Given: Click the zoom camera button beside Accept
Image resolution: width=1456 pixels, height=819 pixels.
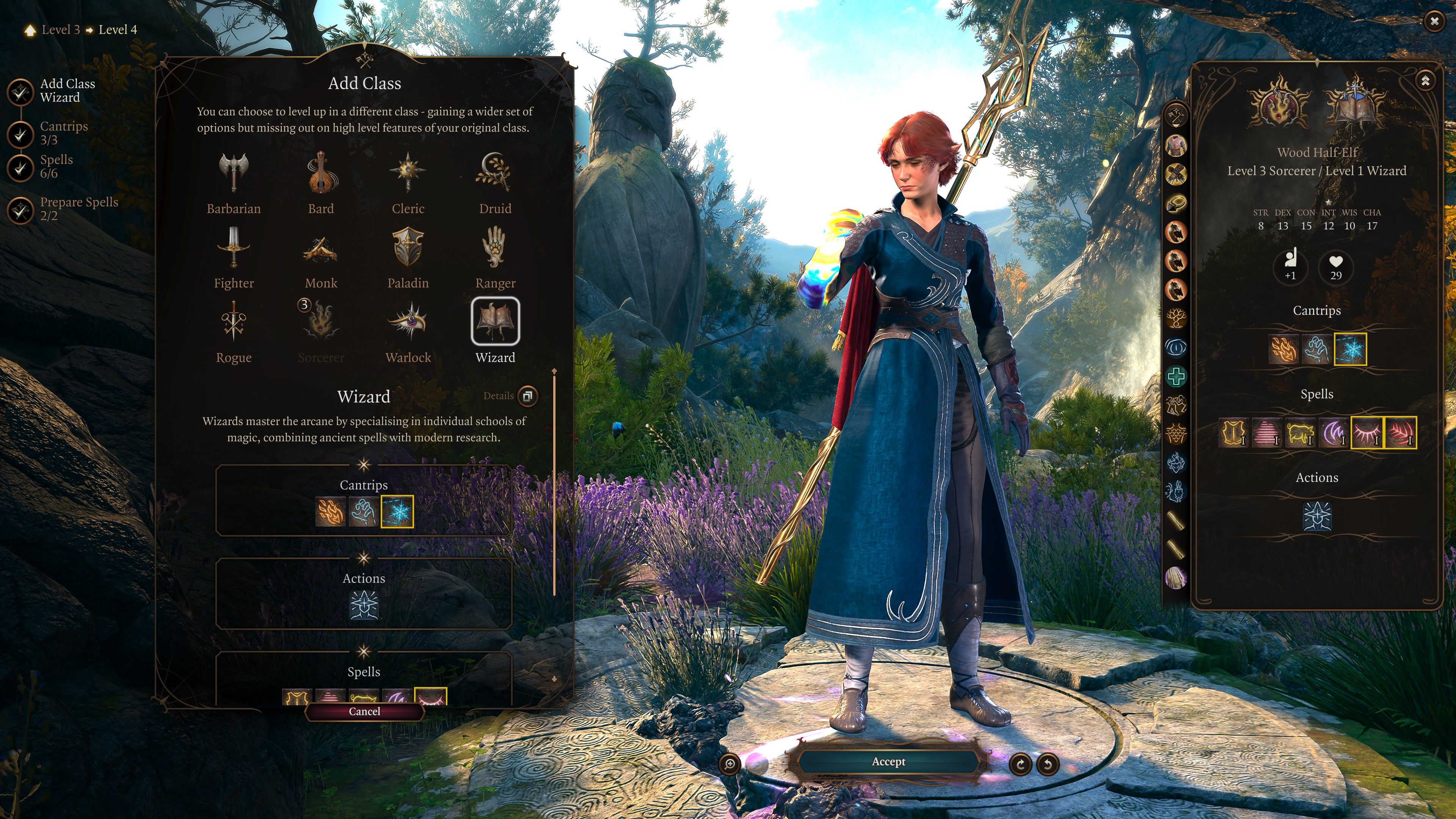Looking at the screenshot, I should click(730, 764).
